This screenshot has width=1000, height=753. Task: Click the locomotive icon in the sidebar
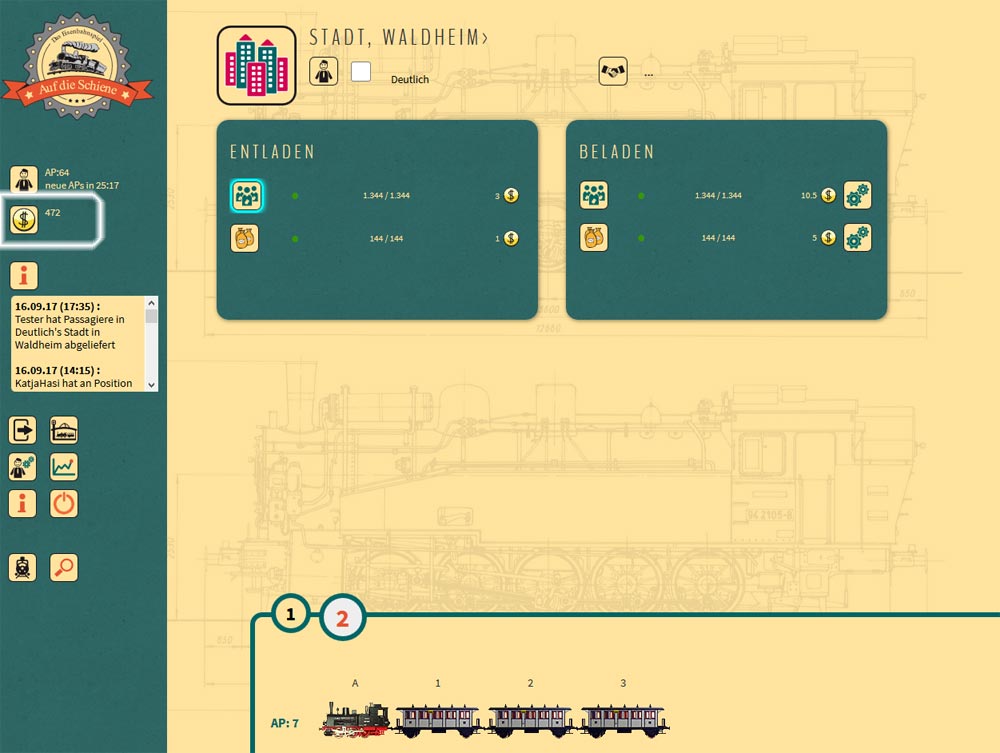click(x=23, y=567)
